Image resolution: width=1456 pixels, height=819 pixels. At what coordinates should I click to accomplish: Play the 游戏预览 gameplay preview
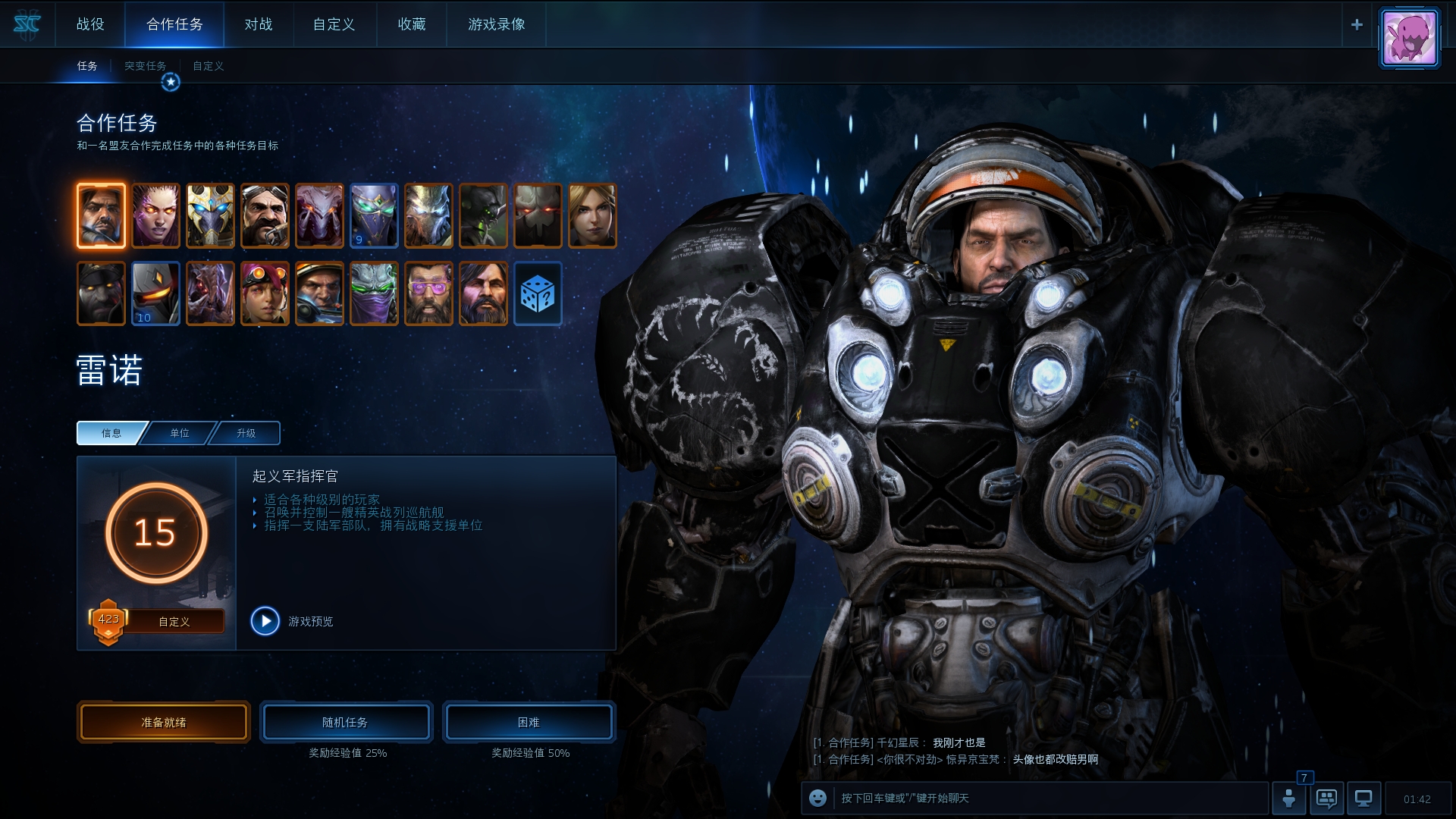(x=265, y=621)
